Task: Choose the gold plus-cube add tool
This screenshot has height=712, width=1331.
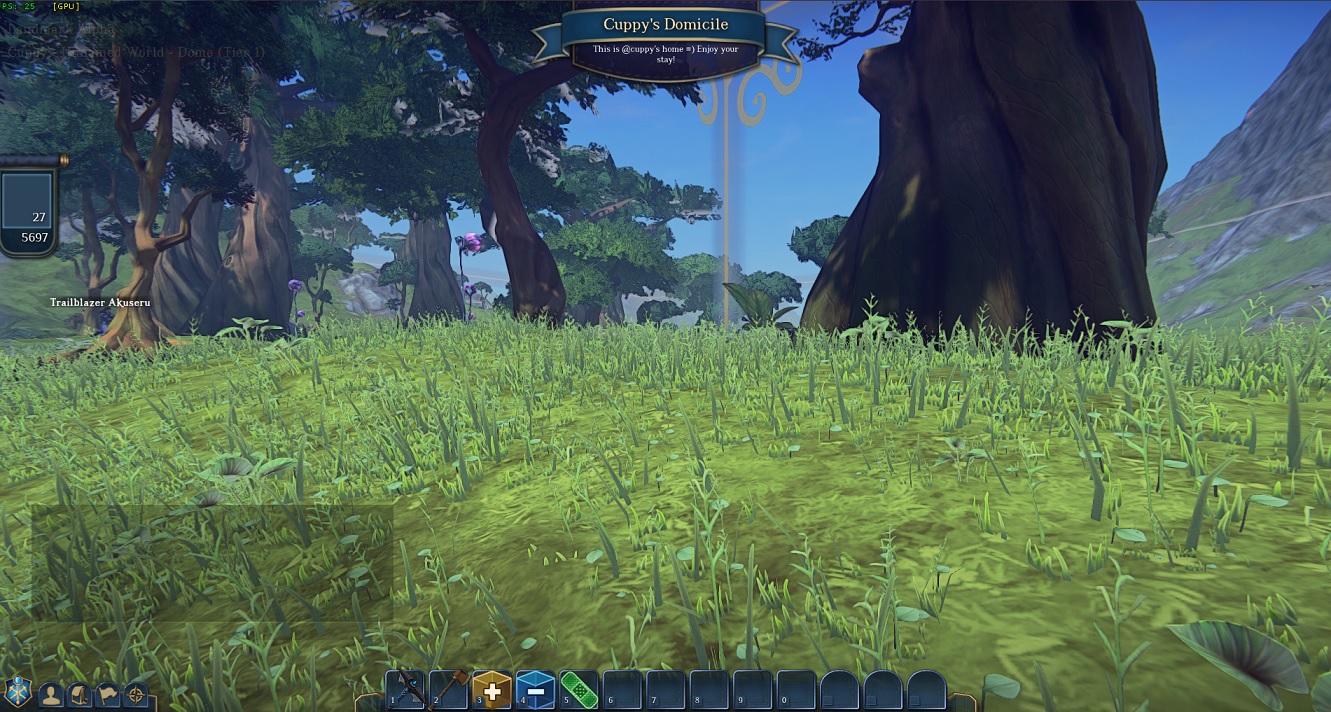Action: [492, 690]
